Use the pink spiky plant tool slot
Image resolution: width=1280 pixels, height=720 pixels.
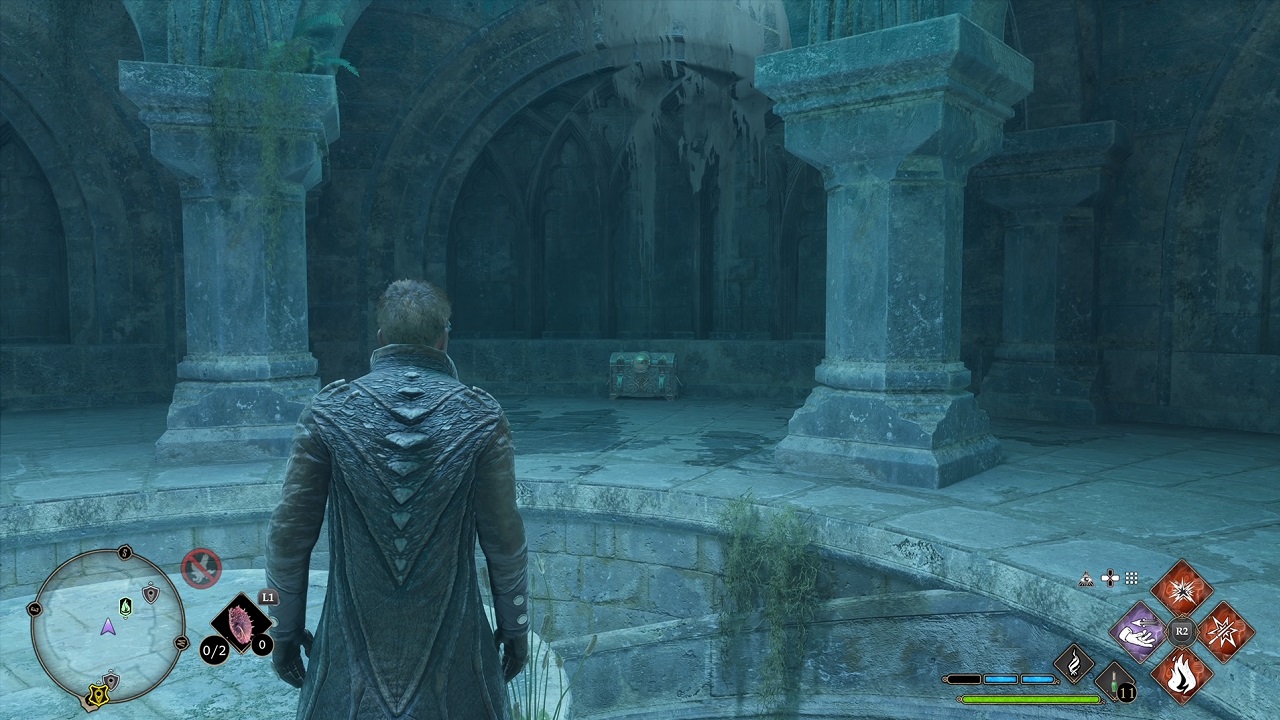[241, 623]
